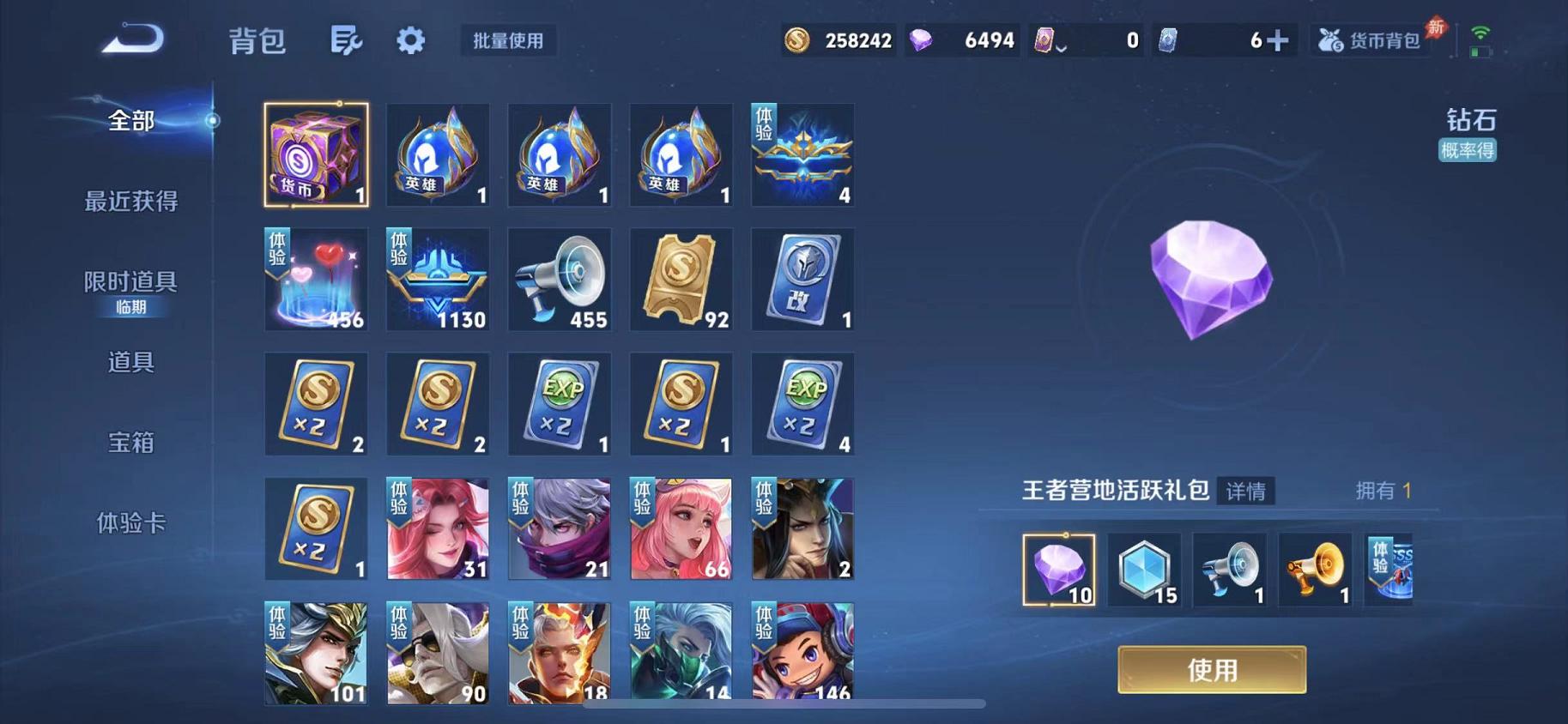Click the EXP x2 experience card
Image resolution: width=1568 pixels, height=724 pixels.
560,403
